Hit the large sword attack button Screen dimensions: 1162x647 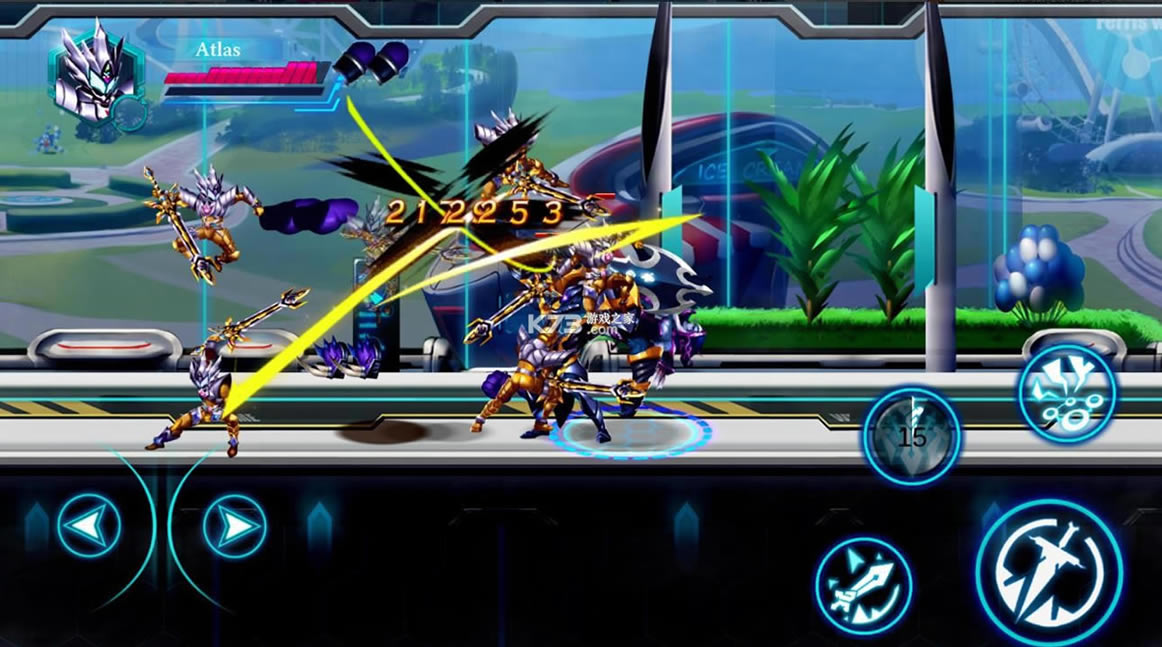(x=1049, y=571)
